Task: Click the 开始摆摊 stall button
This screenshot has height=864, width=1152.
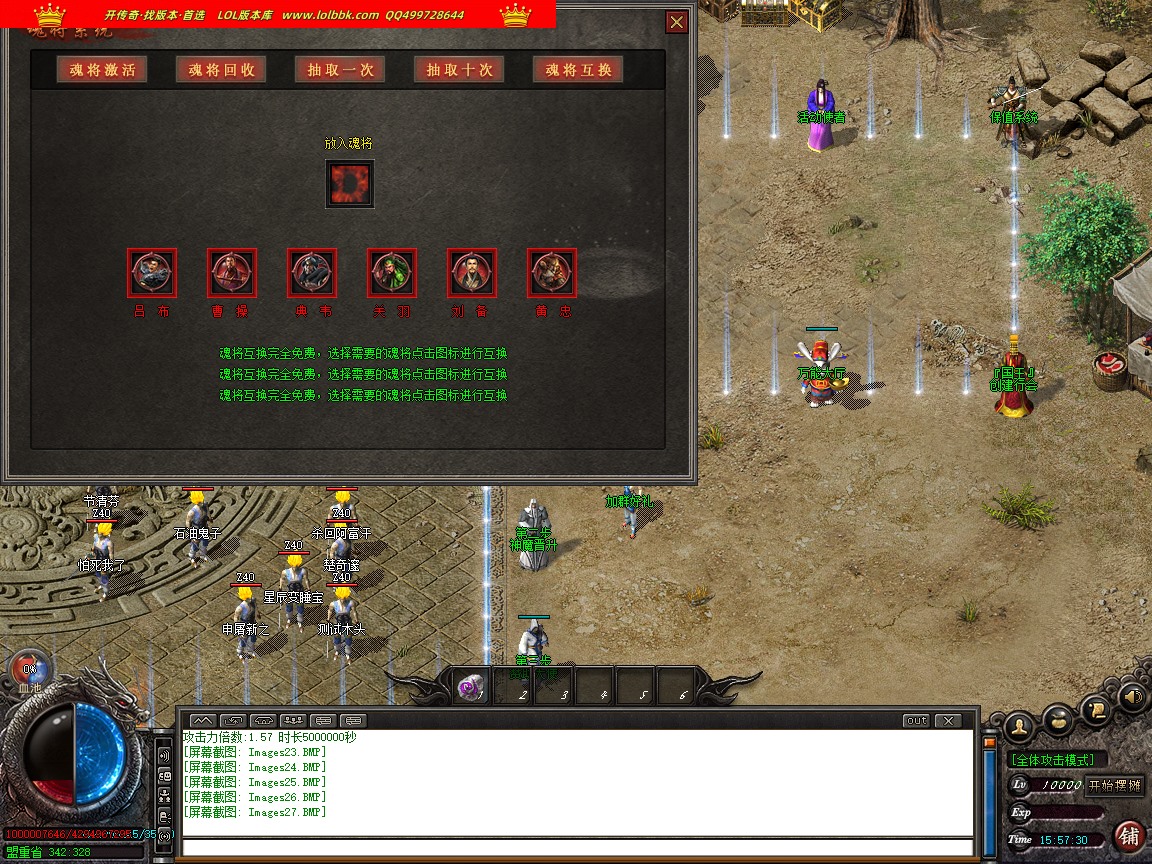Action: click(x=1115, y=785)
